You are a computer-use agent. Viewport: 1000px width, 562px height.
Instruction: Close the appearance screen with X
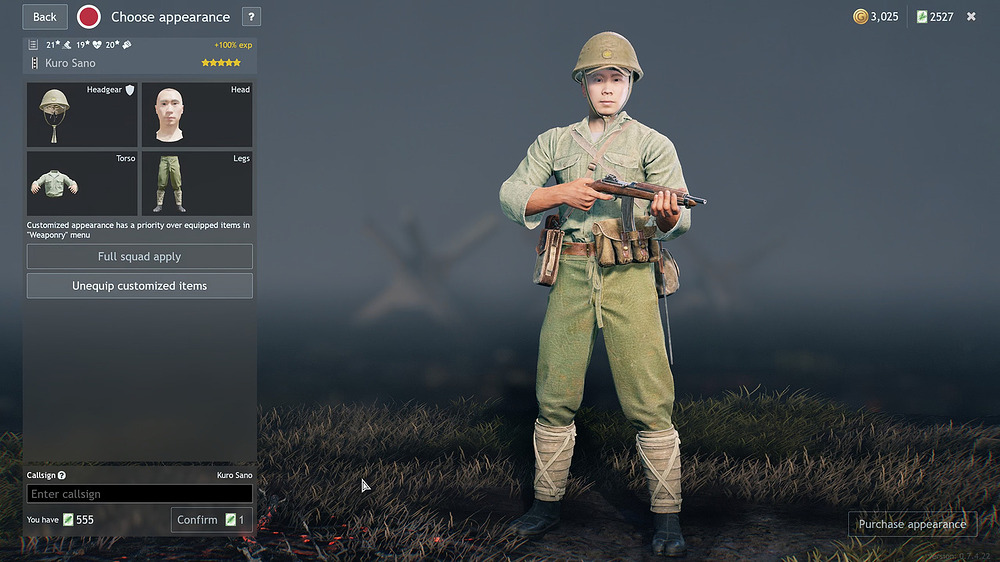pyautogui.click(x=971, y=17)
